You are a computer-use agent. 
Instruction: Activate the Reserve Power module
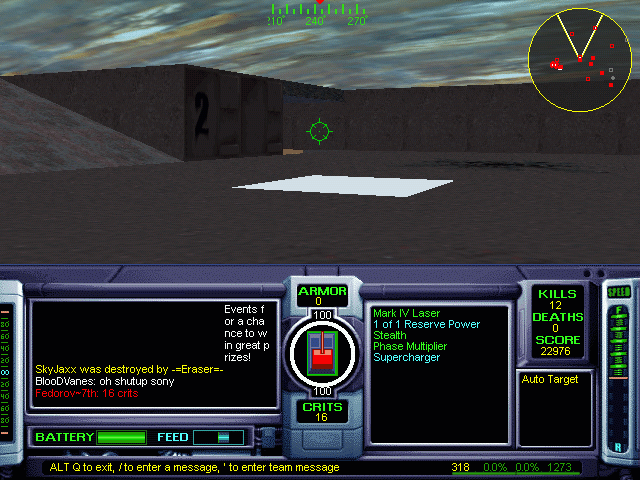[x=426, y=324]
